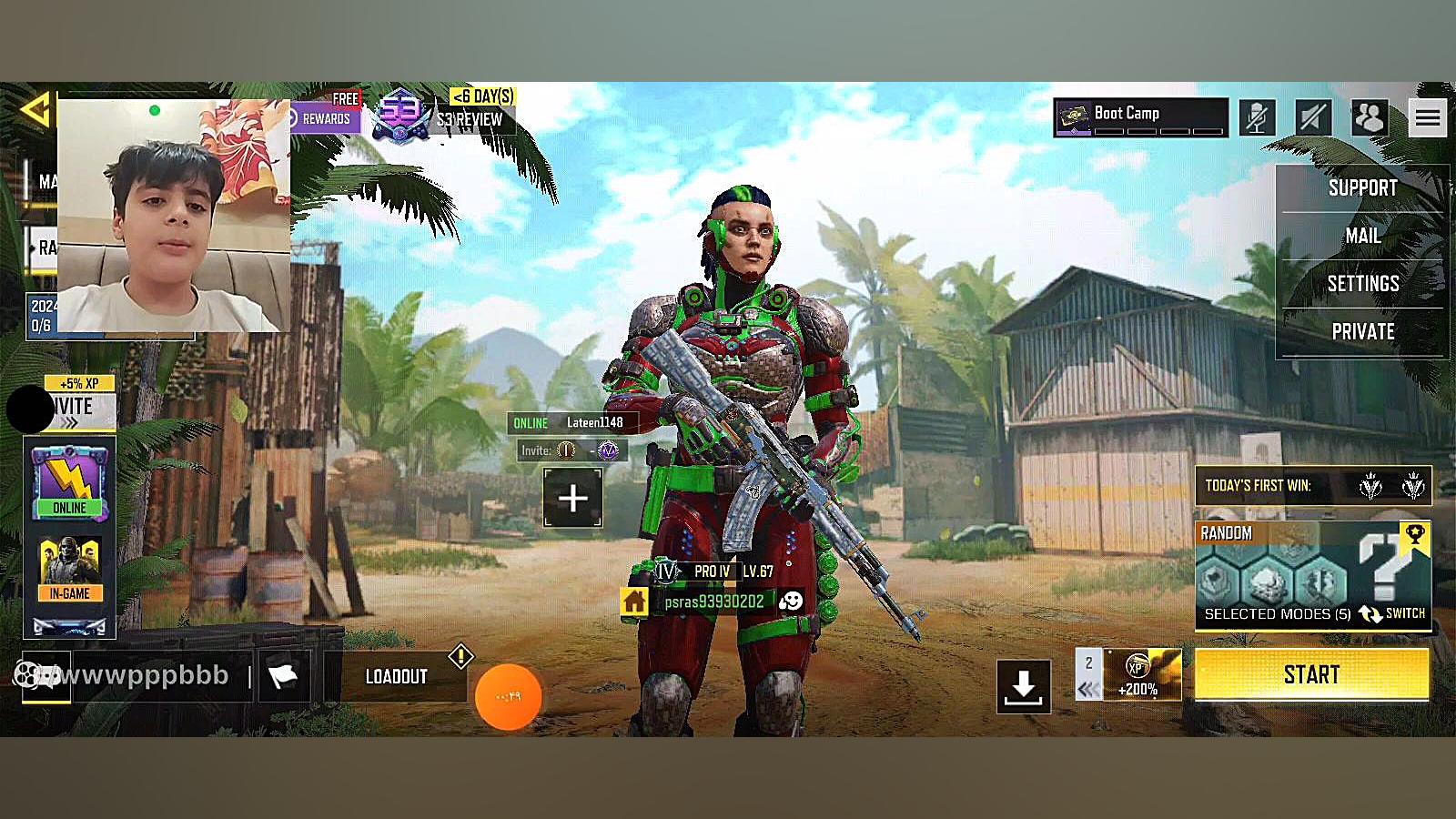
Task: Go back with the yellow arrow
Action: pos(35,110)
